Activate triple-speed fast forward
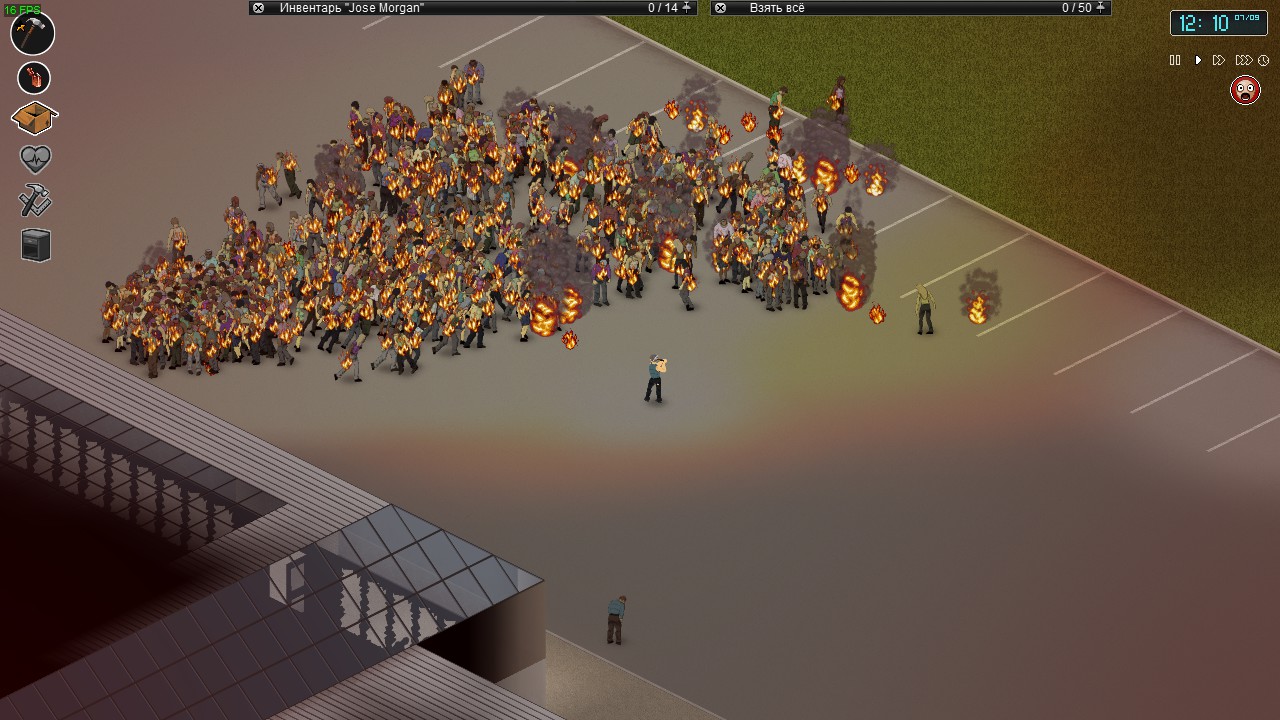 click(x=1243, y=60)
